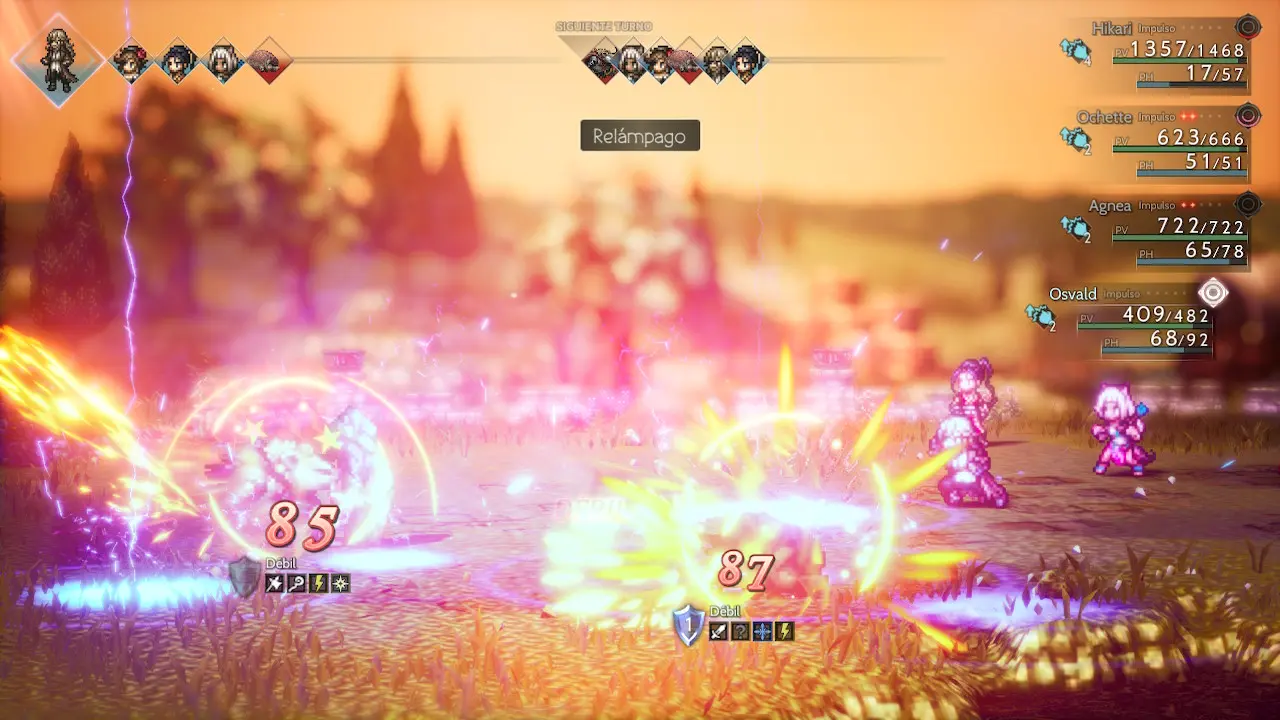Viewport: 1280px width, 720px height.
Task: Select the staff weakness icon
Action: pos(297,583)
